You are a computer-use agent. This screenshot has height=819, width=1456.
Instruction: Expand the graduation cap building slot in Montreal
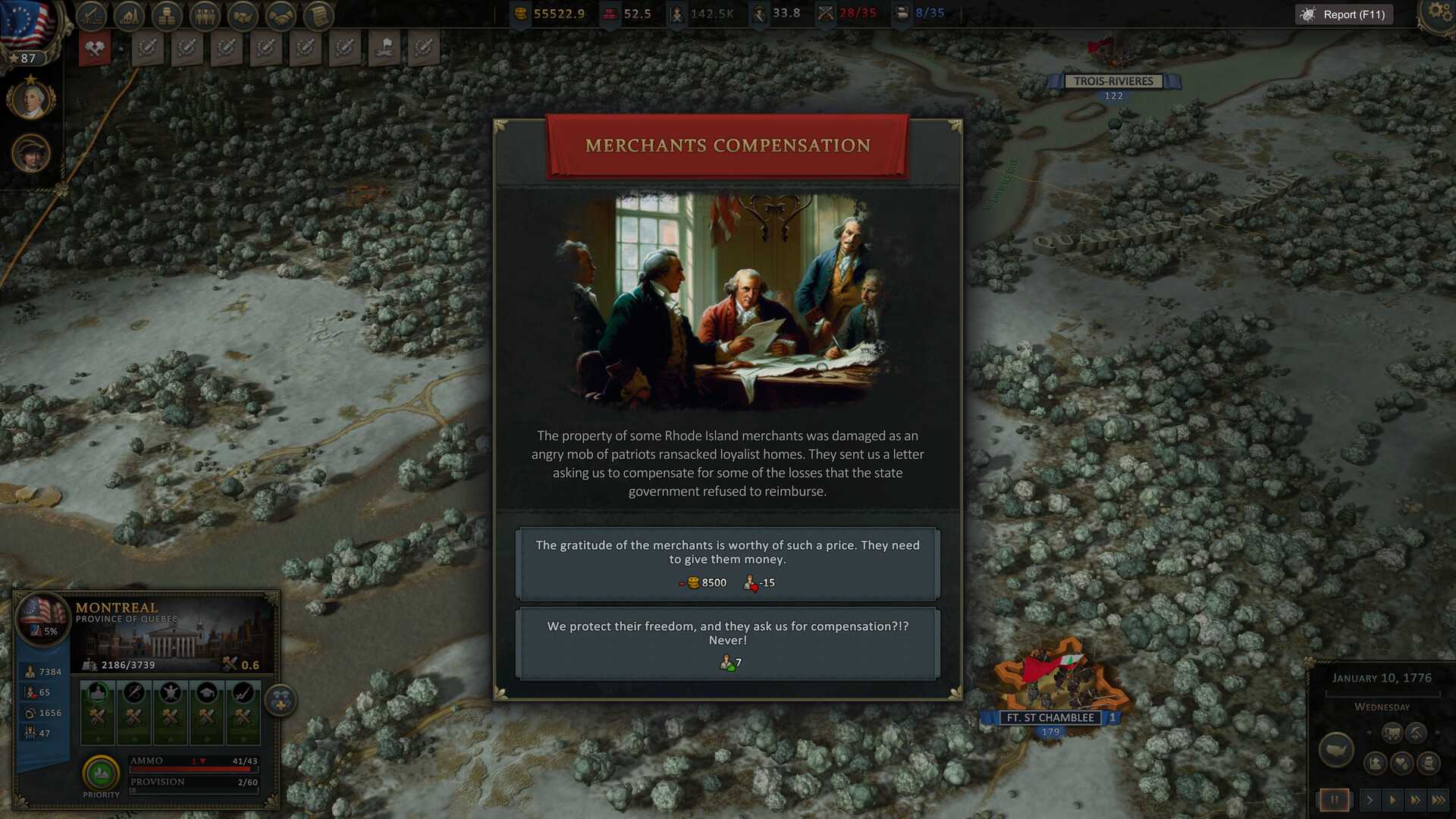207,693
